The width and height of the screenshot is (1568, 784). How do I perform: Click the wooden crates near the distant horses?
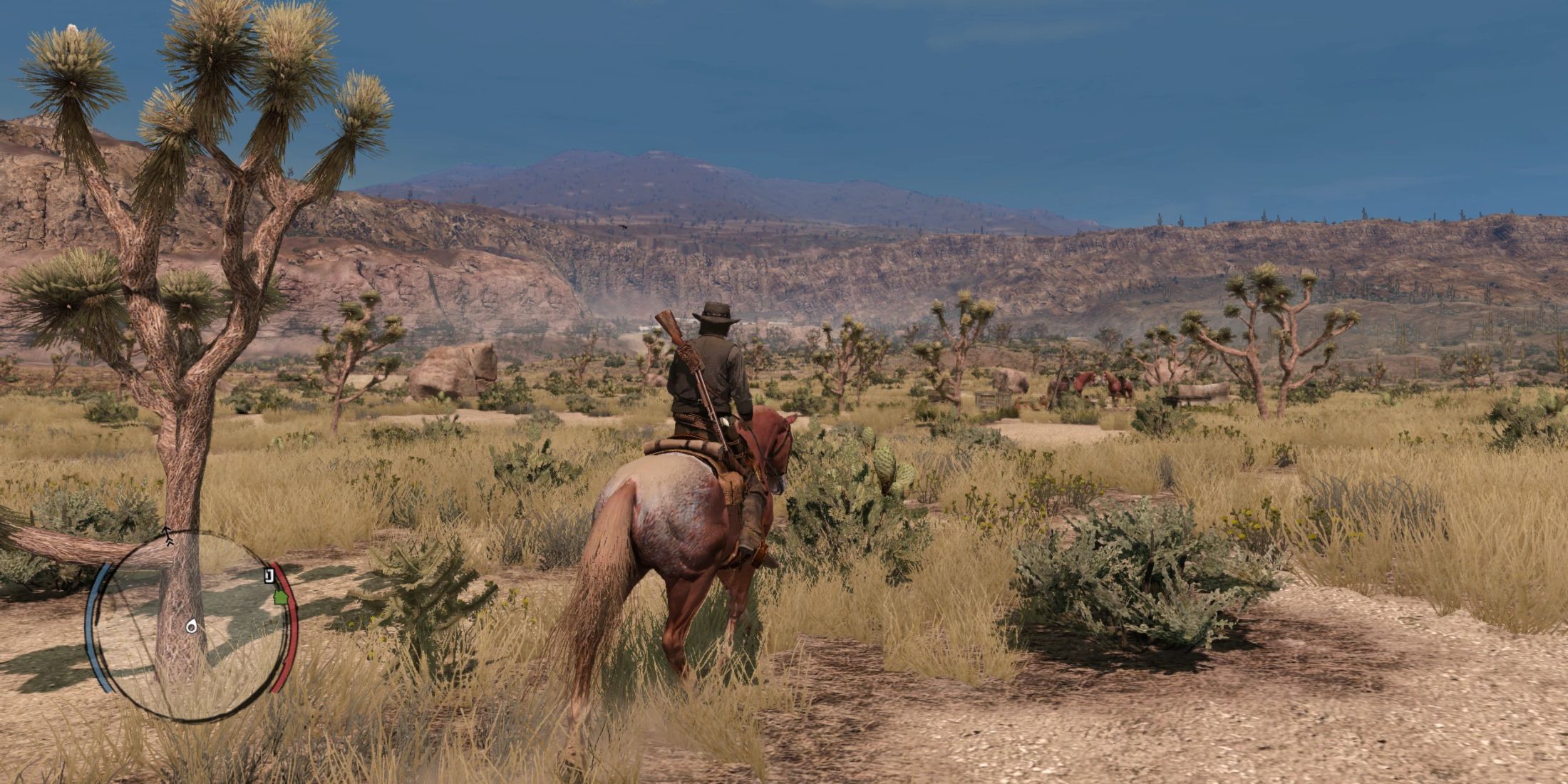click(987, 401)
